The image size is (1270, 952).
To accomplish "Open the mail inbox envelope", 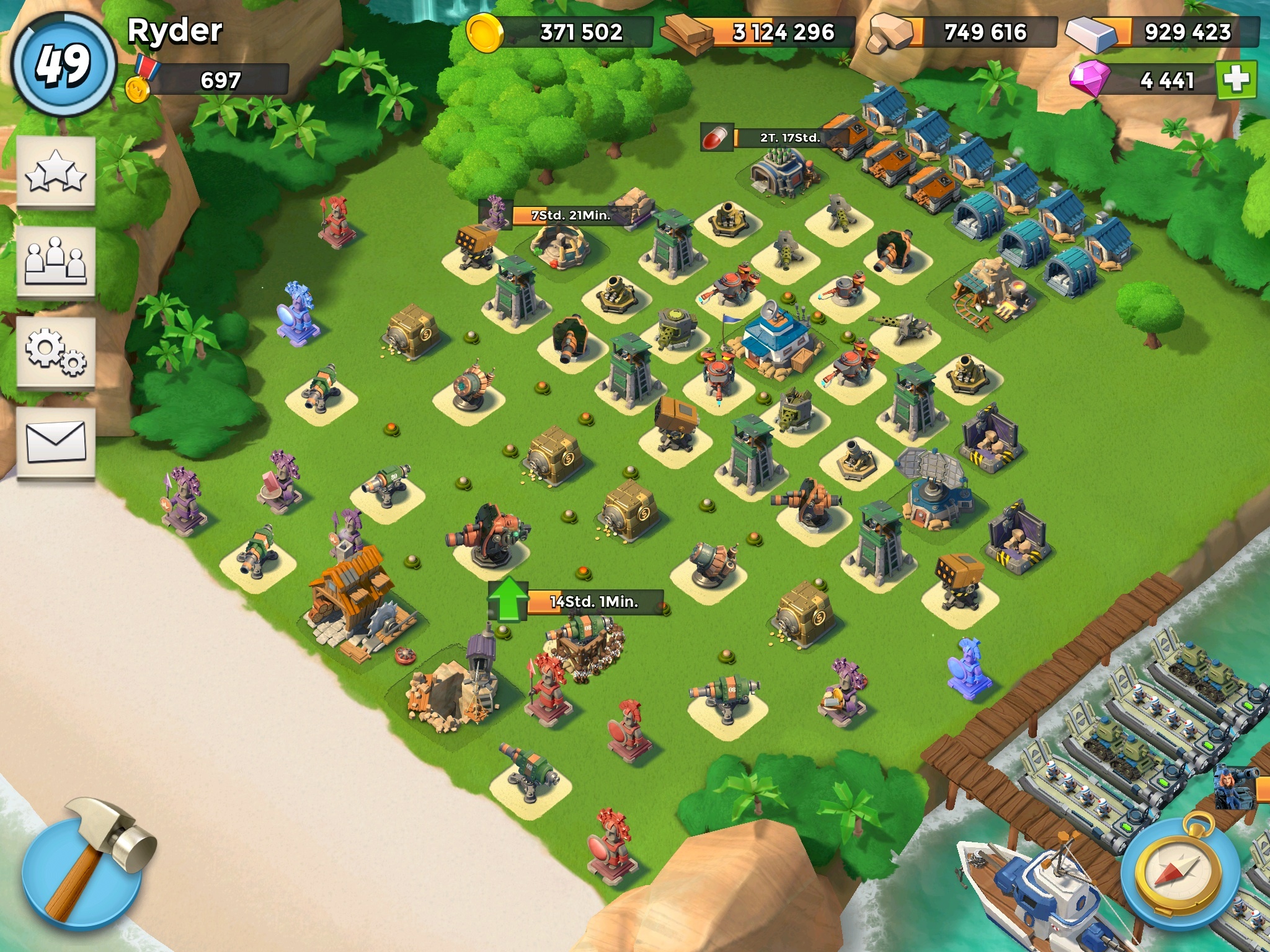I will pos(56,442).
